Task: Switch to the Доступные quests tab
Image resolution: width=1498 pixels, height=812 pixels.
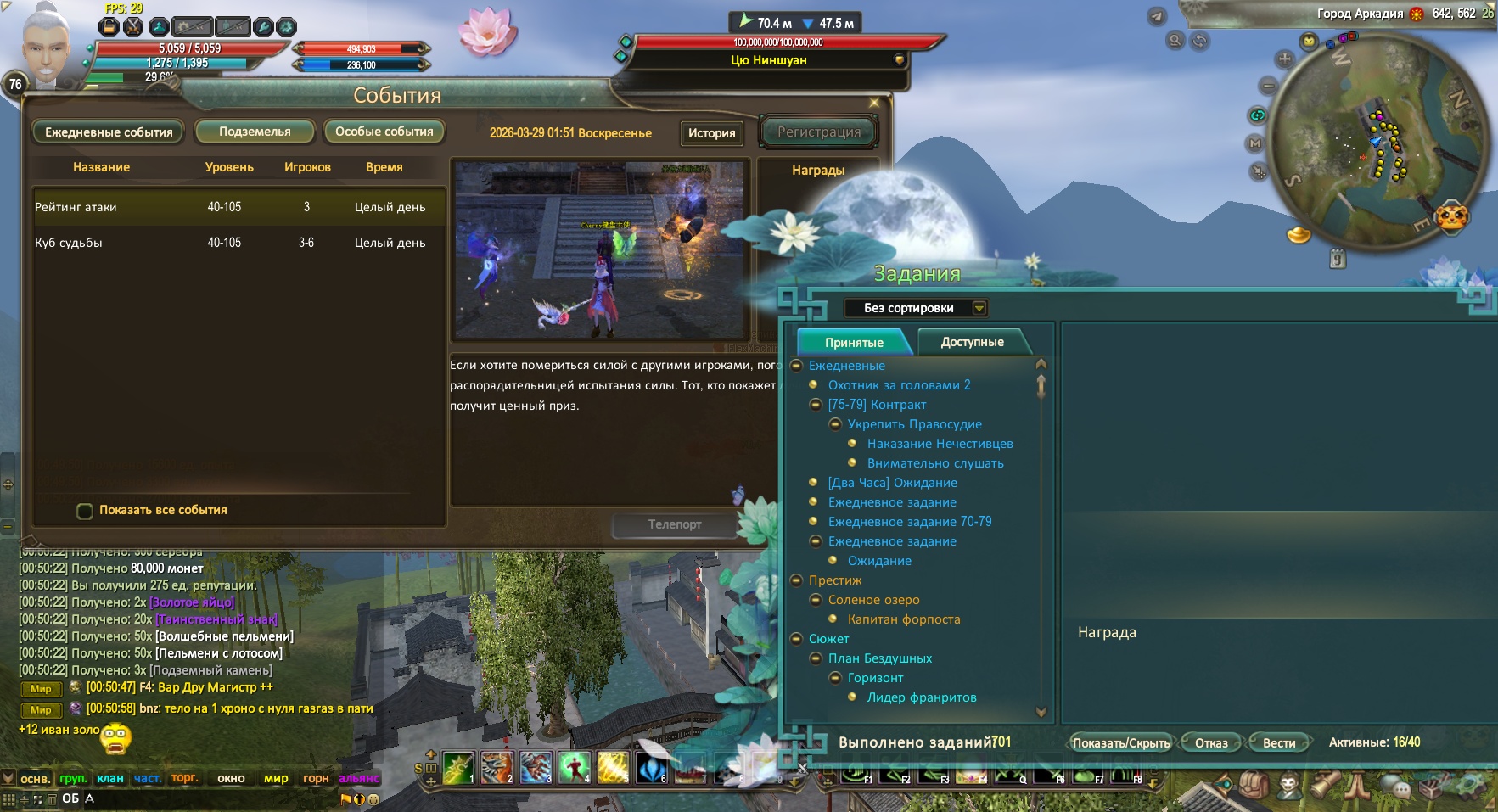Action: coord(972,342)
